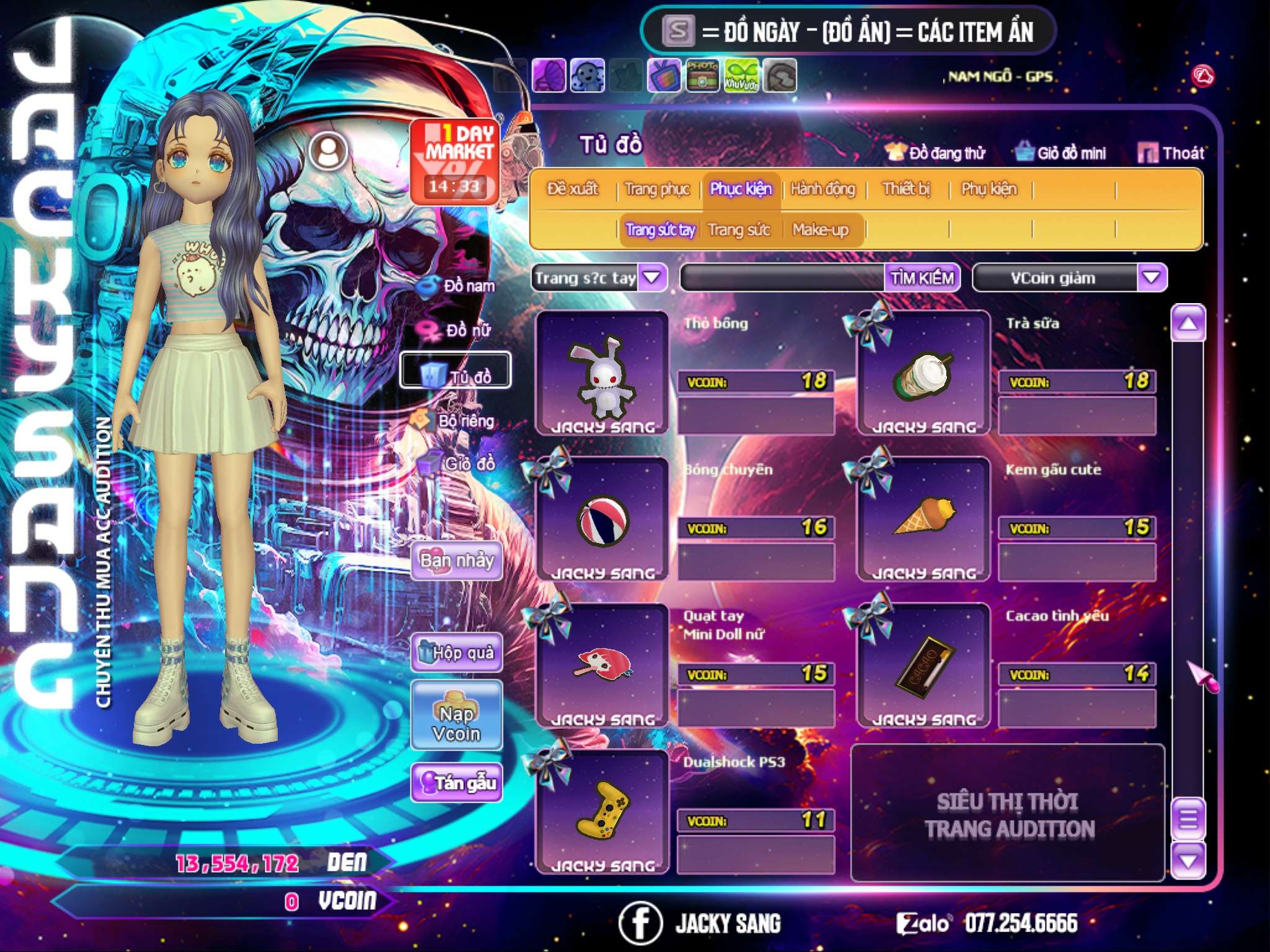Switch to the Trang phục tab
Image resolution: width=1270 pixels, height=952 pixels.
pos(657,189)
